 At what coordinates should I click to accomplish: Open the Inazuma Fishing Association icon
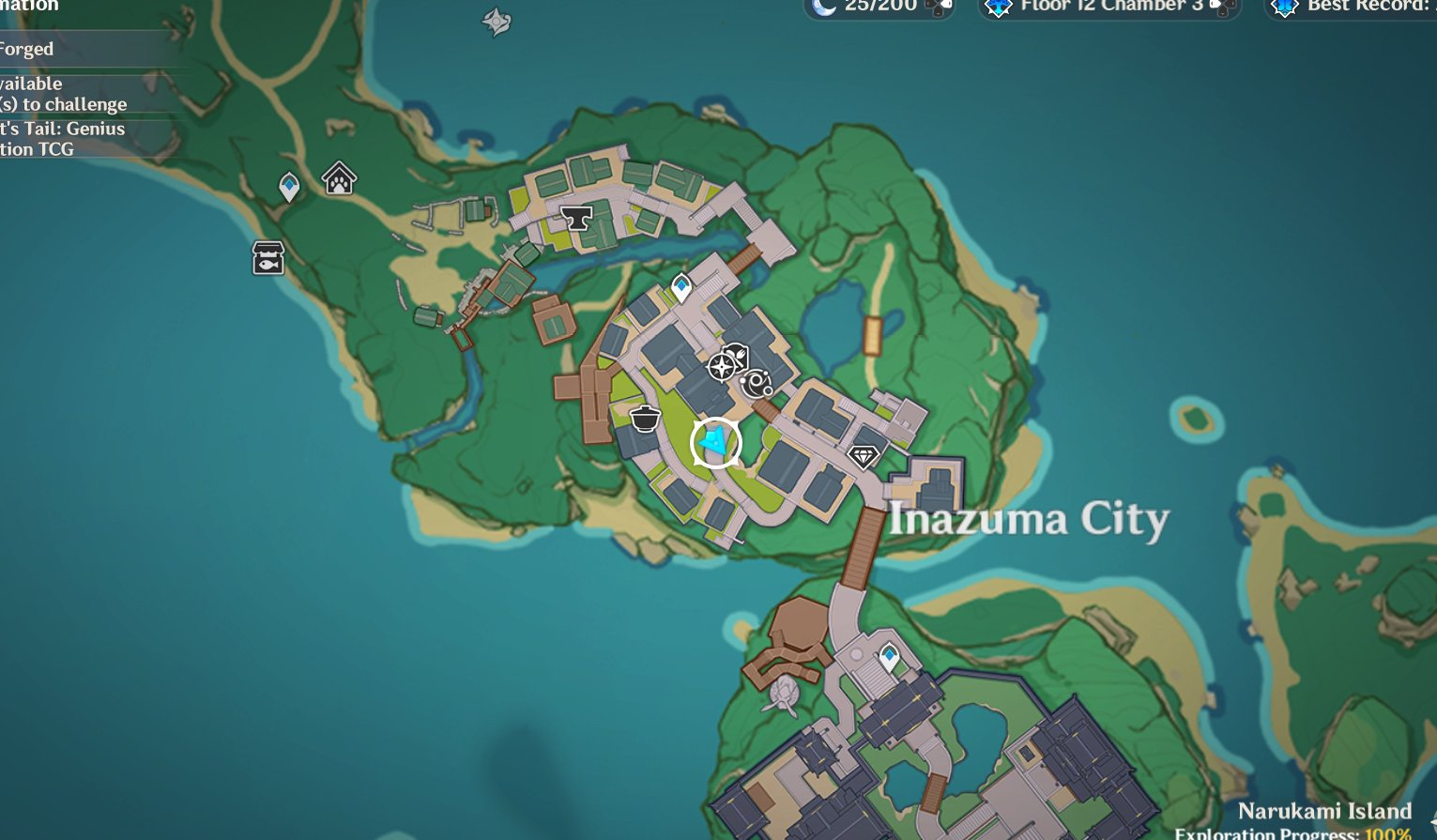(267, 257)
